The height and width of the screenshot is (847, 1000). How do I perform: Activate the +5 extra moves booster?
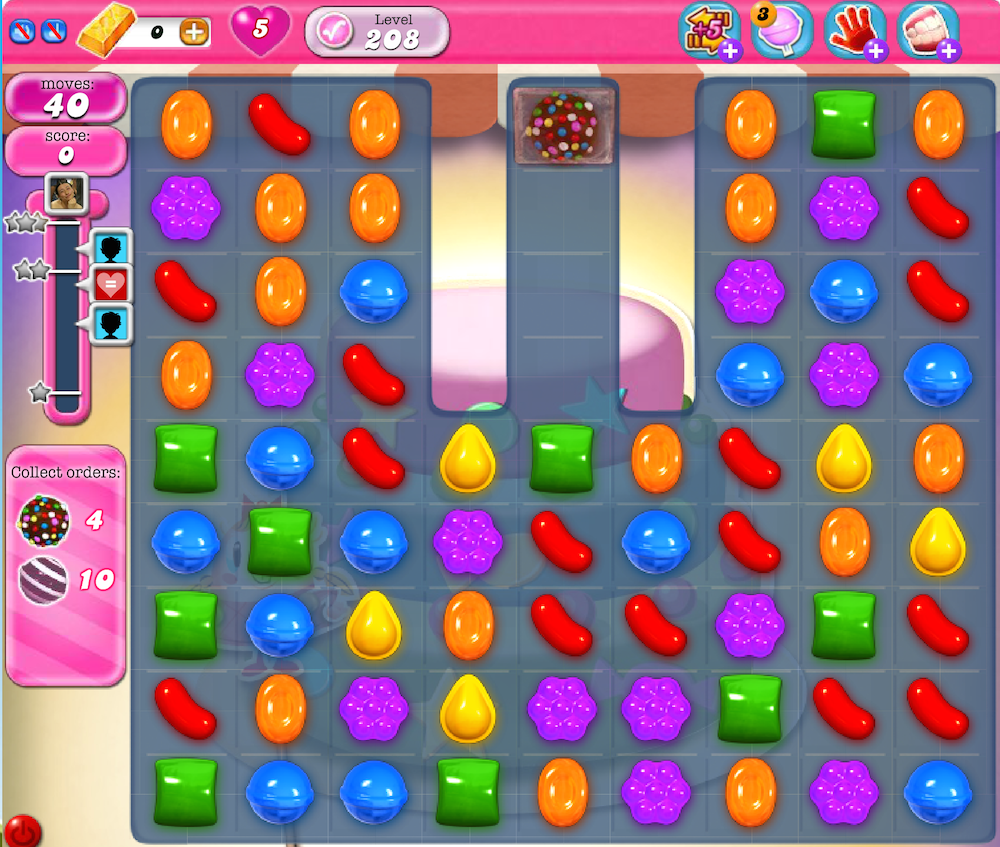[708, 30]
